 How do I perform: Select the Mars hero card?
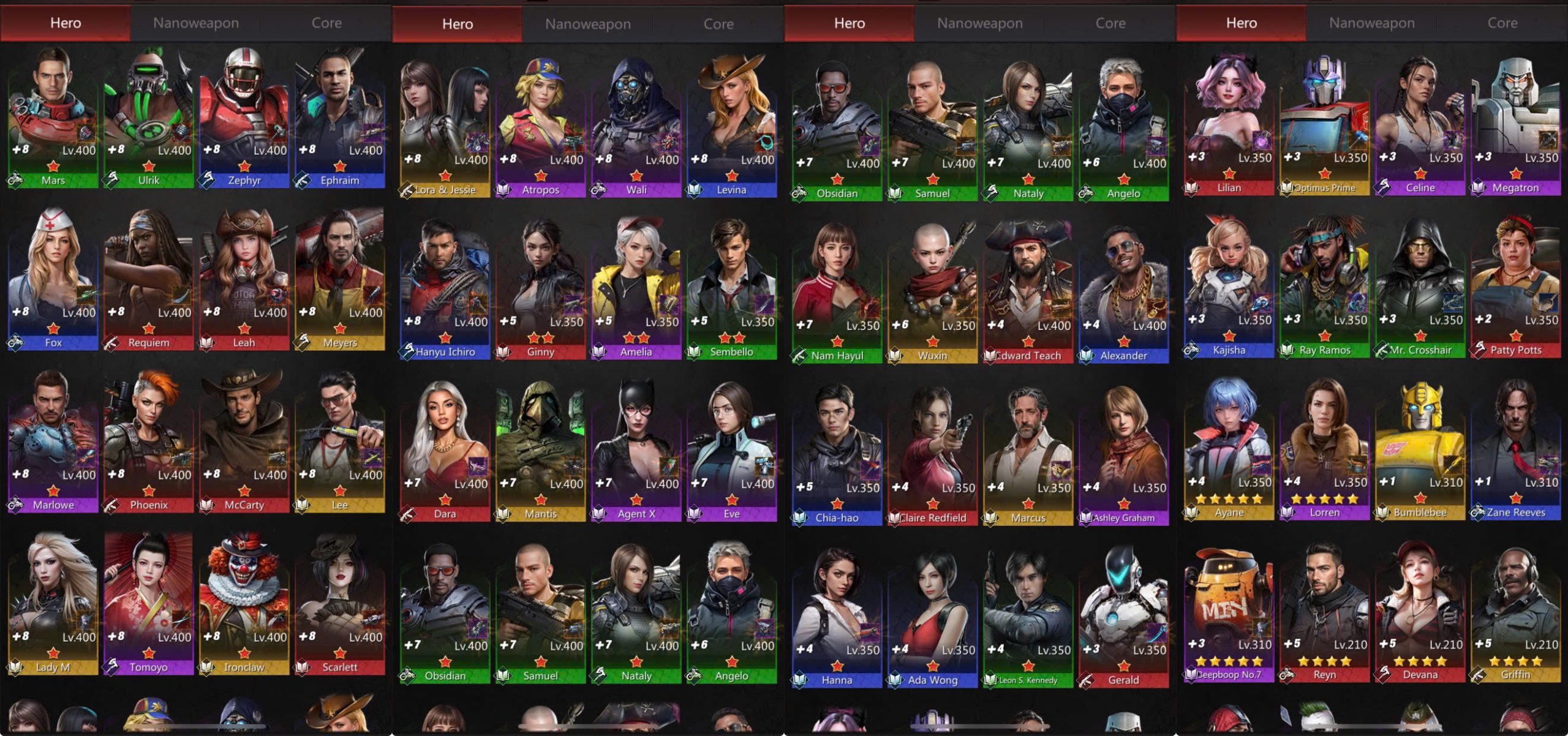click(53, 116)
